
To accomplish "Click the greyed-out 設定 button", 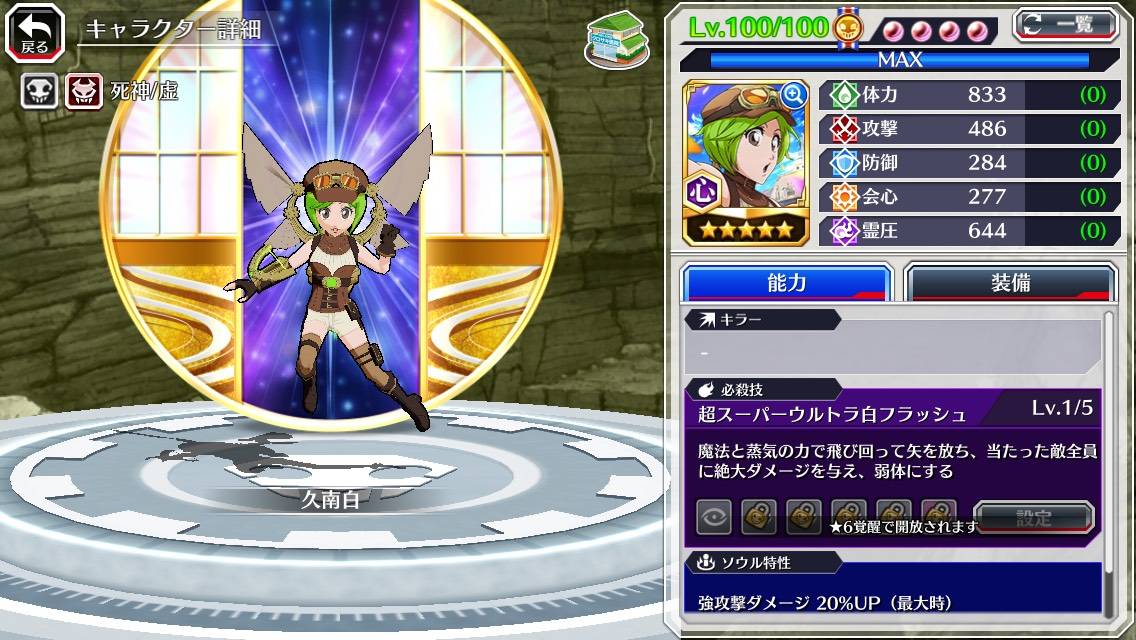I will [1033, 517].
